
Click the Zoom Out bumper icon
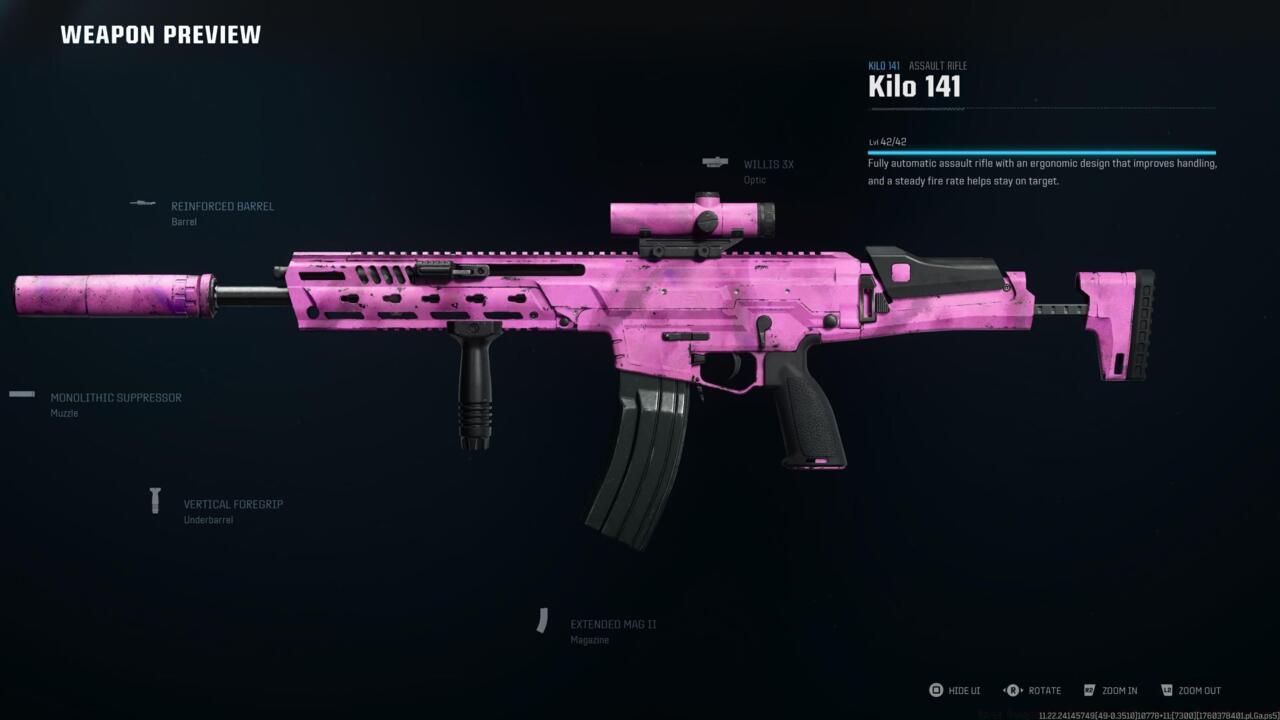pos(1166,690)
